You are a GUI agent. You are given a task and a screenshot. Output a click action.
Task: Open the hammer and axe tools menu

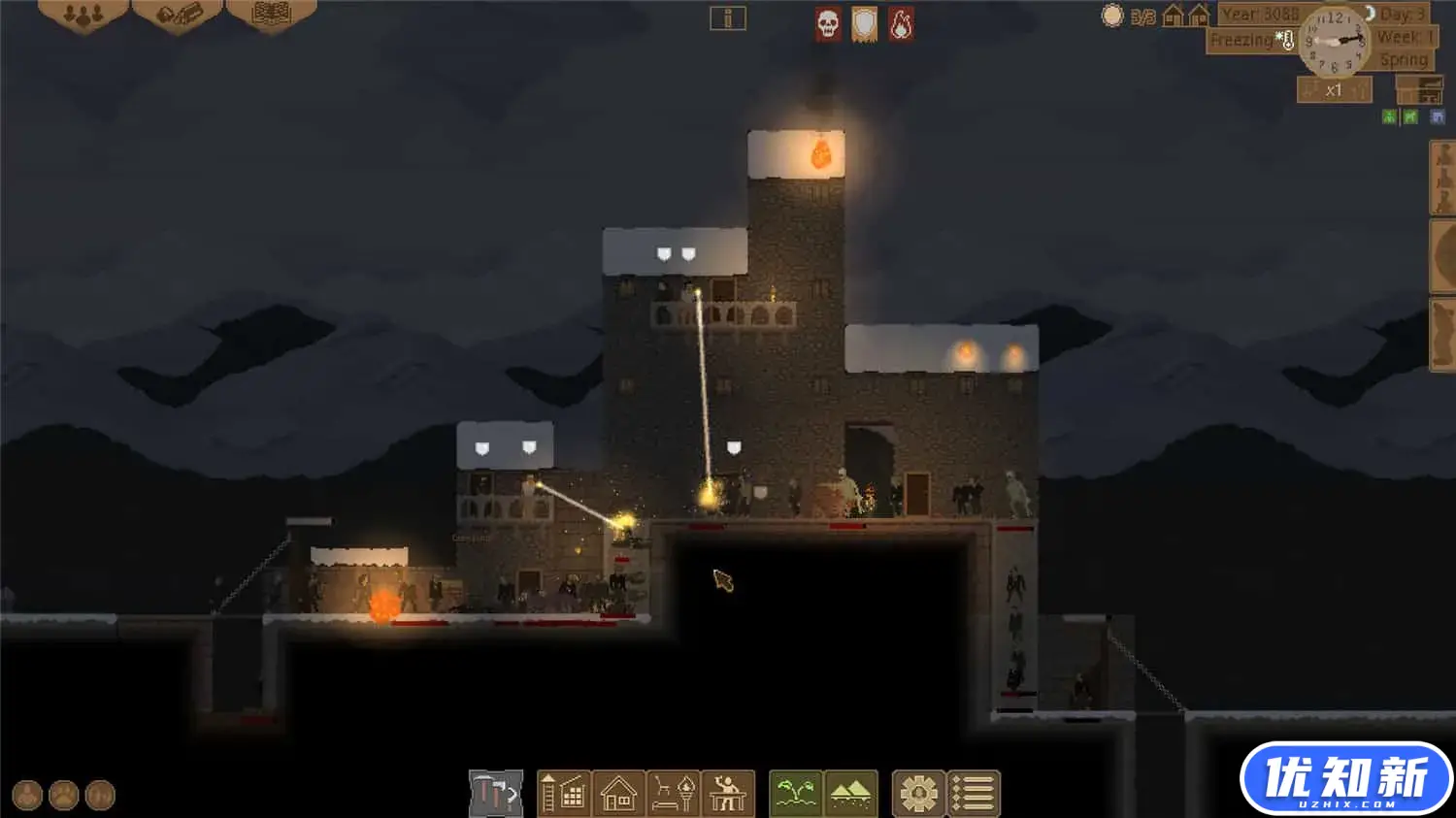tap(496, 793)
